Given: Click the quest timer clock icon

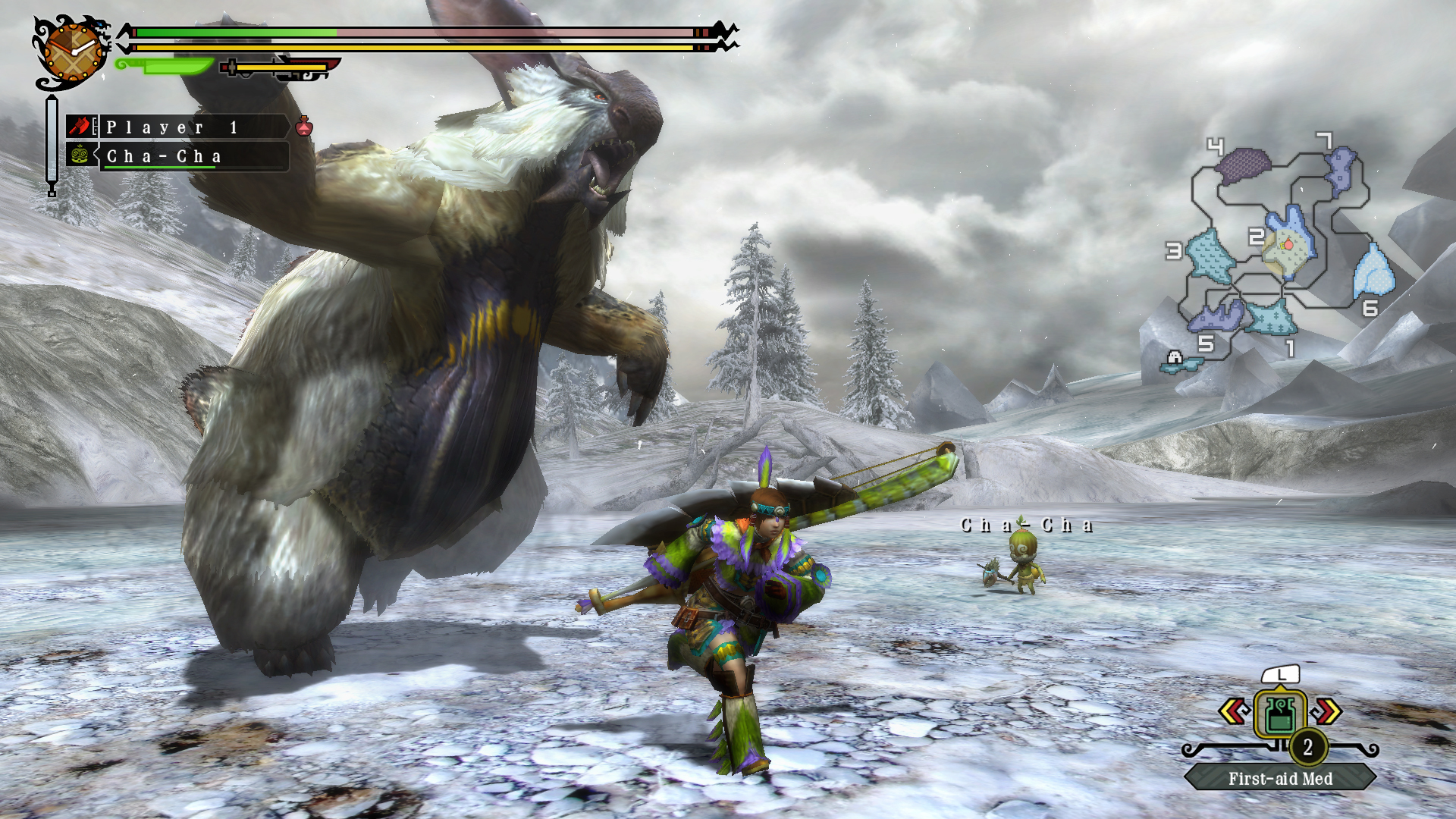Looking at the screenshot, I should click(73, 51).
